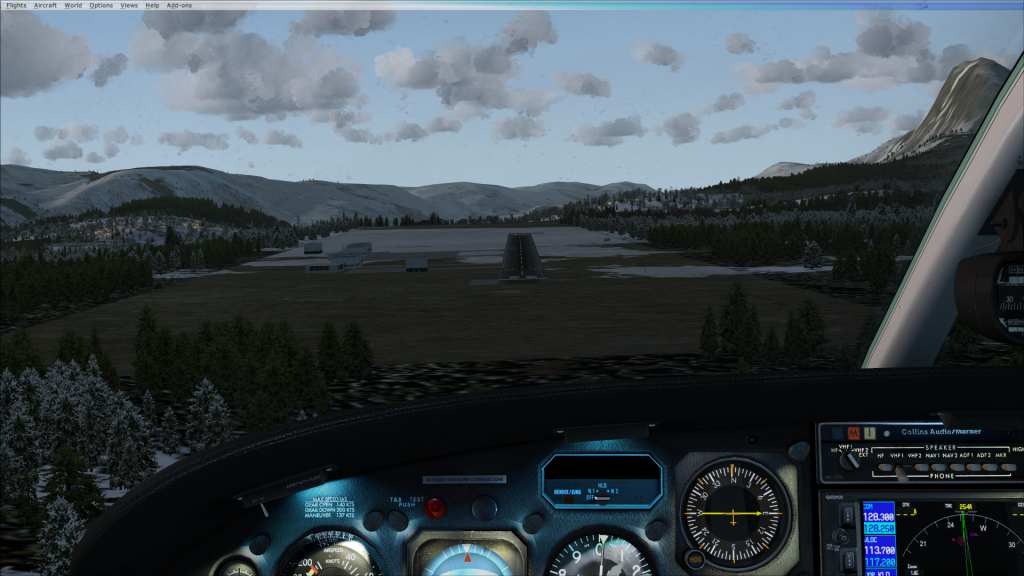
Task: Click the Bendix/King N1/N2 selector switch
Action: click(601, 497)
